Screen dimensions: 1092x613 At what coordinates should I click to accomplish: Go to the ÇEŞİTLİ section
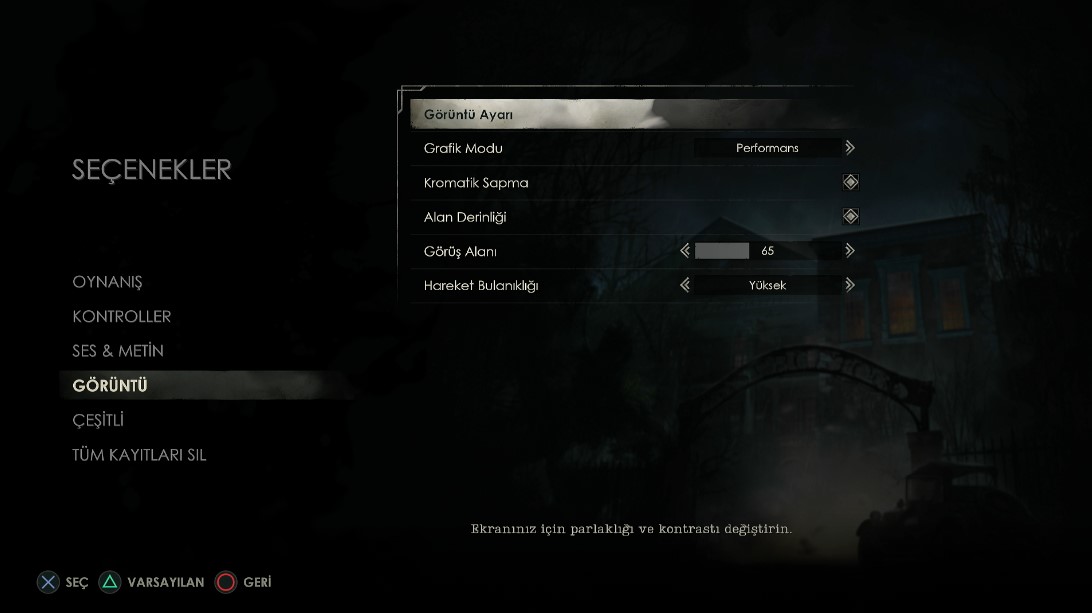pyautogui.click(x=98, y=420)
